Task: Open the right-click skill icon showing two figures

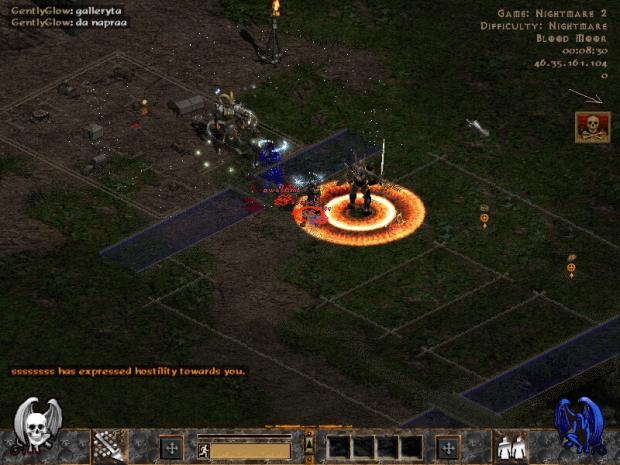Action: (512, 447)
